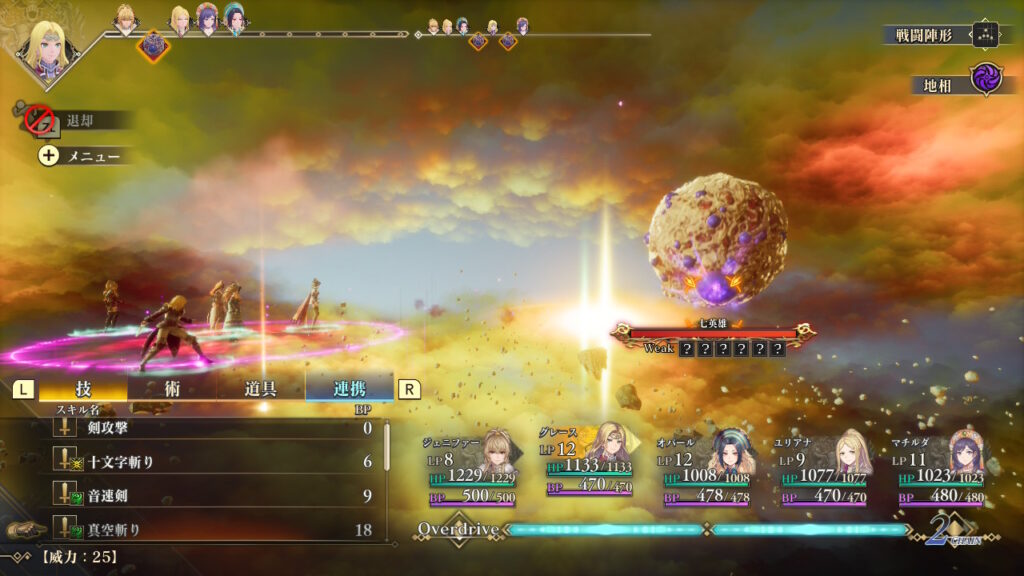Switch to the 技 skills tab
Screen dimensions: 1024x576
(x=84, y=389)
